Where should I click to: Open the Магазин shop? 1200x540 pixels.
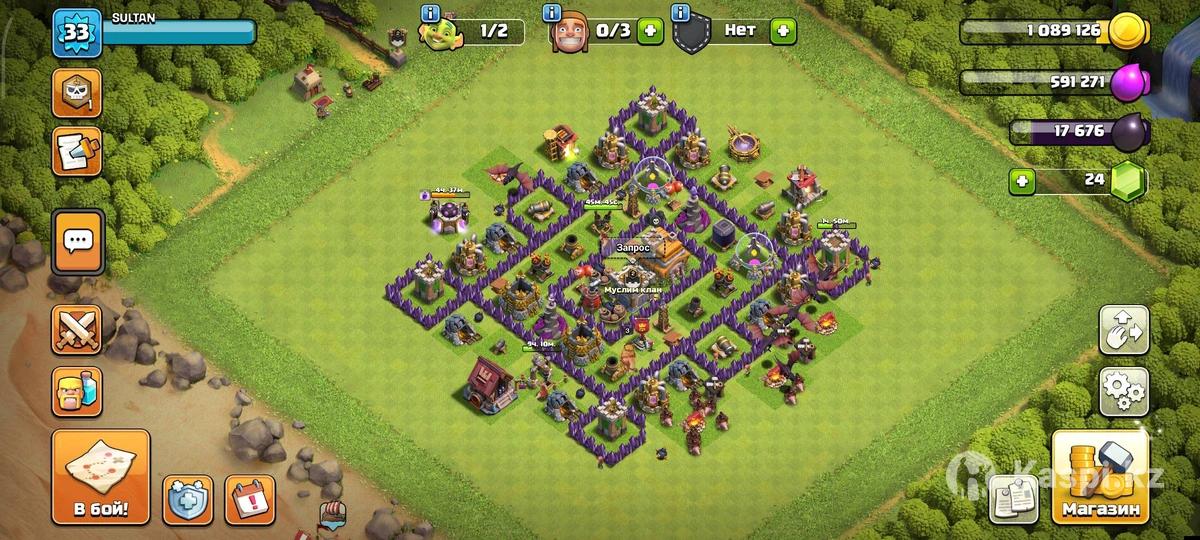coord(1100,479)
